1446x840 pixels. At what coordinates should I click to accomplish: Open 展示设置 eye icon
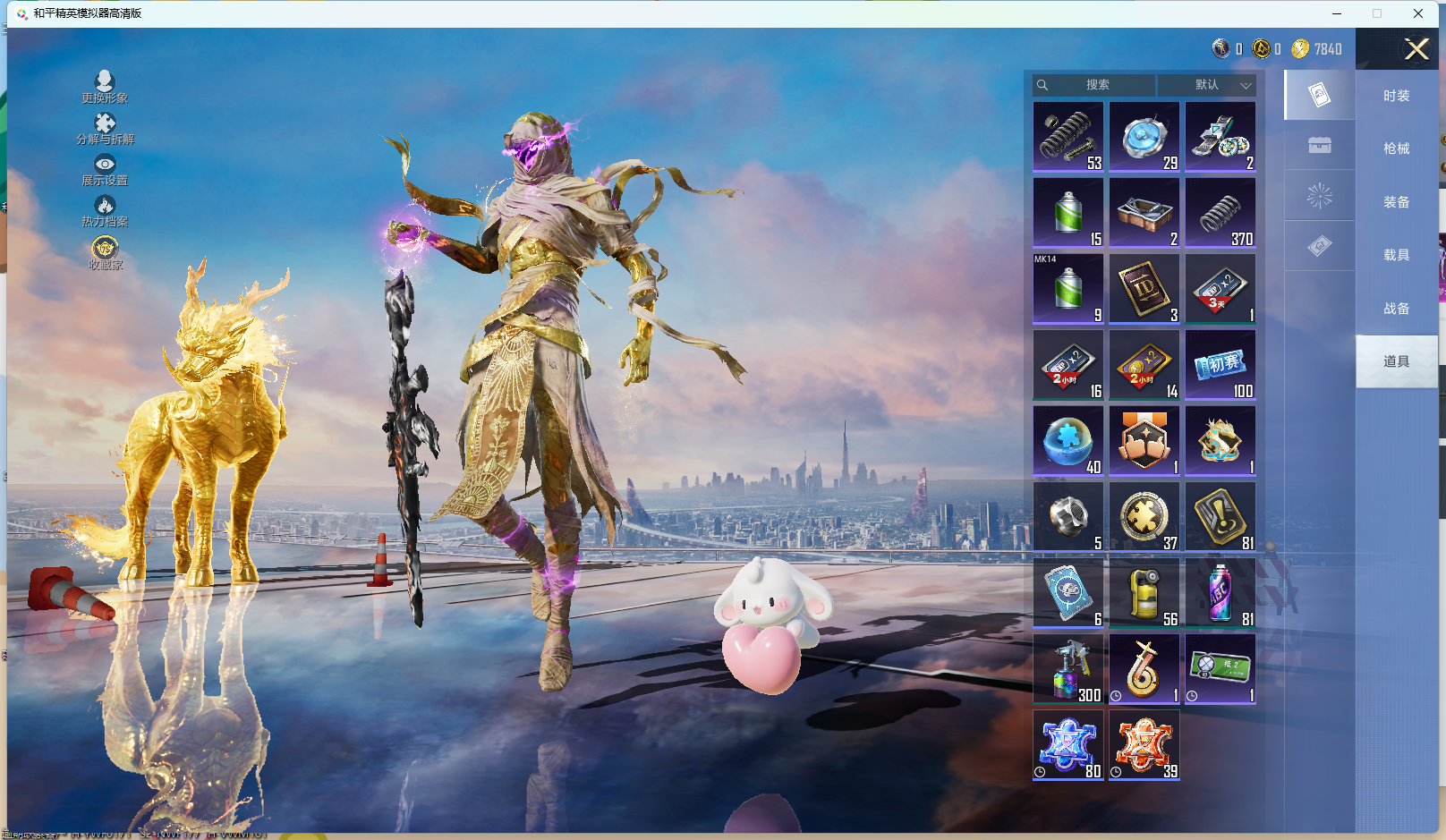click(105, 169)
